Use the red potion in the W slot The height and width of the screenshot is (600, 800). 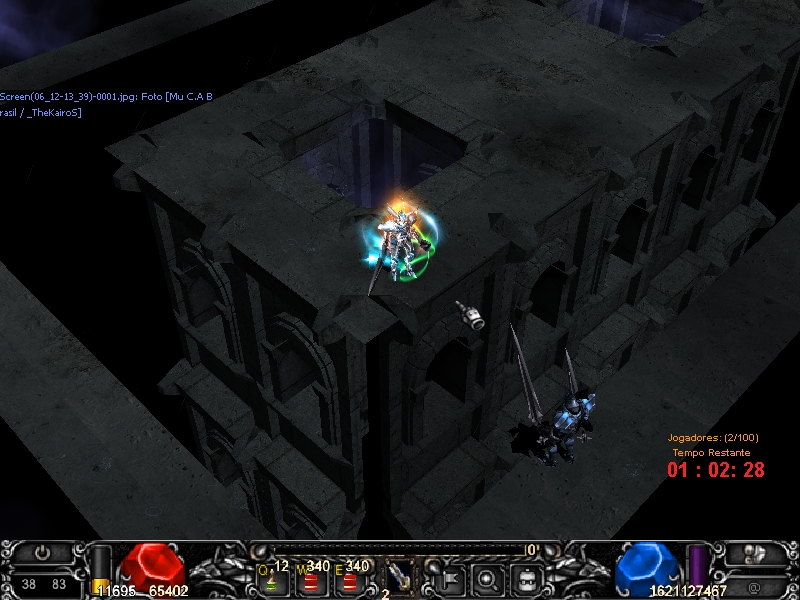(310, 579)
